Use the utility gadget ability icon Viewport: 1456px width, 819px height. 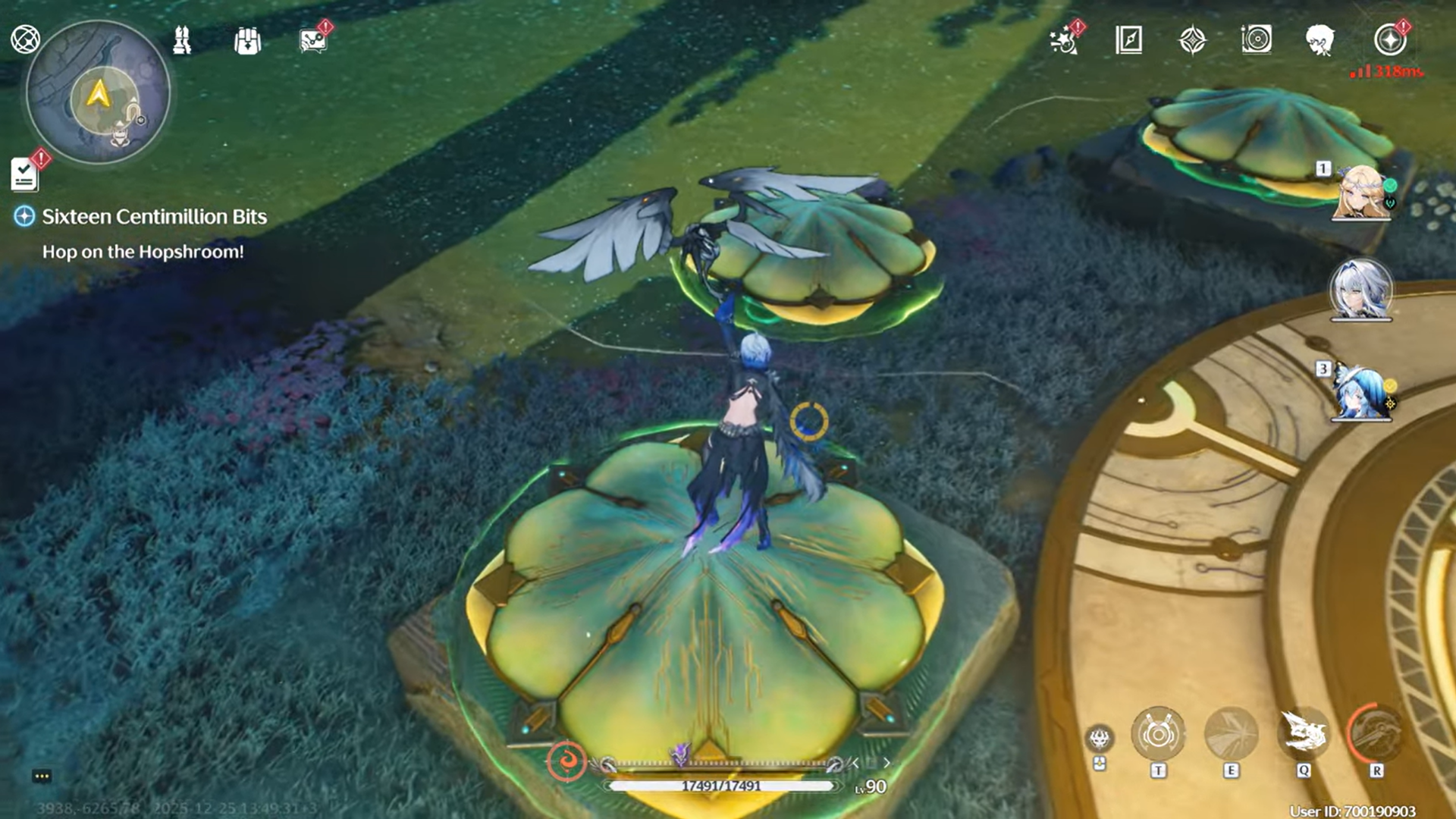(x=1158, y=734)
